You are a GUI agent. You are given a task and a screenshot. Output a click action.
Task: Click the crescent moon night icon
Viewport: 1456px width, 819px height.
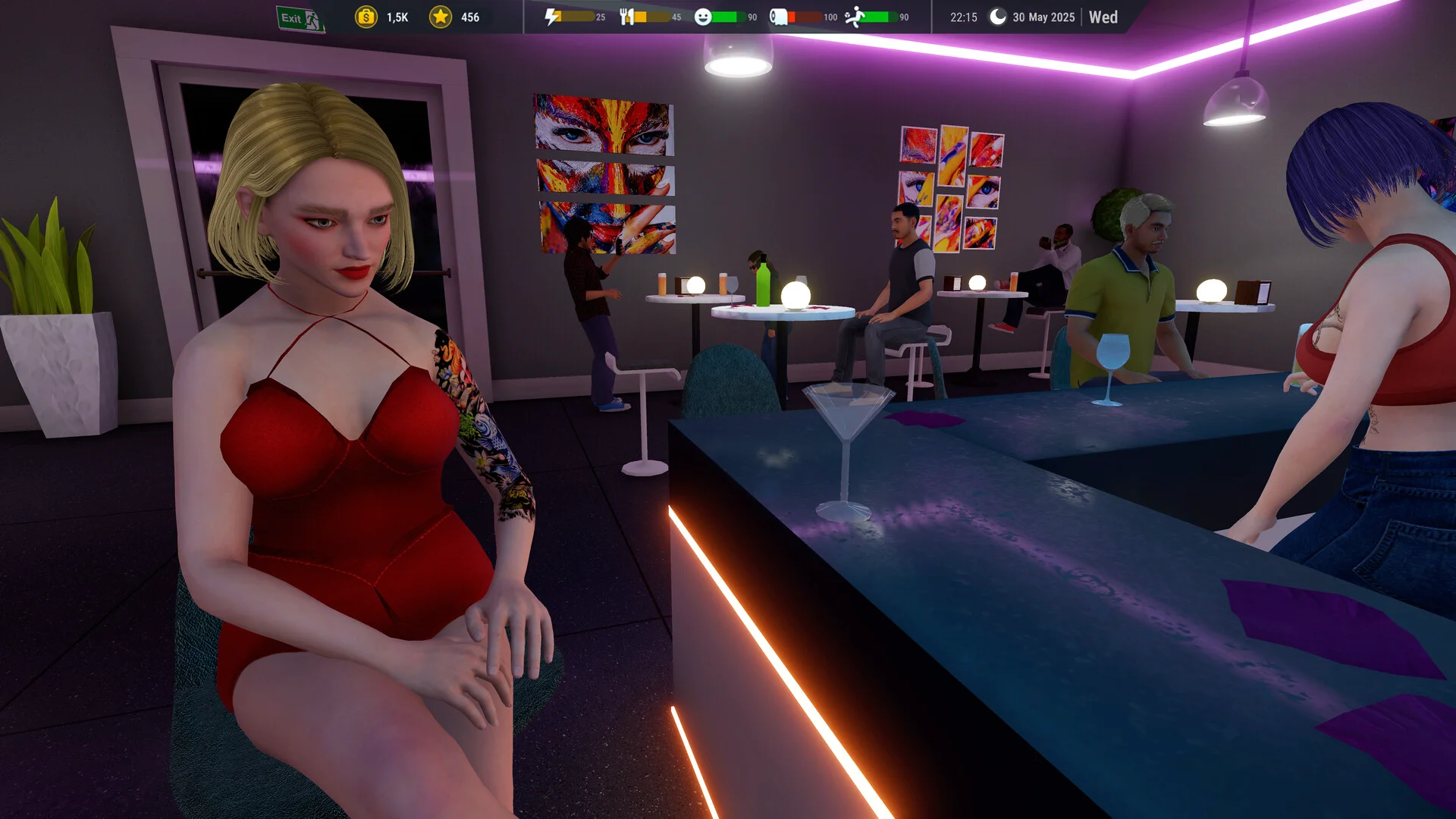click(x=998, y=17)
